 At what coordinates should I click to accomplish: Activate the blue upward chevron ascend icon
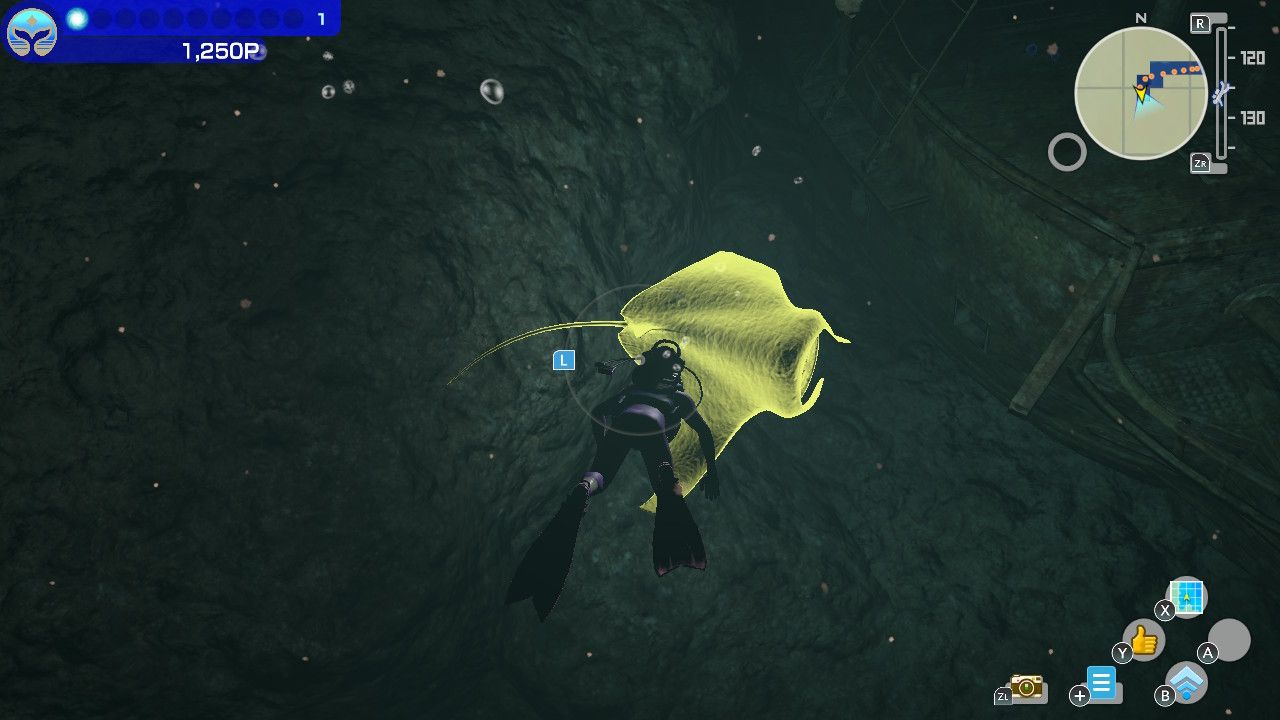coord(1187,683)
